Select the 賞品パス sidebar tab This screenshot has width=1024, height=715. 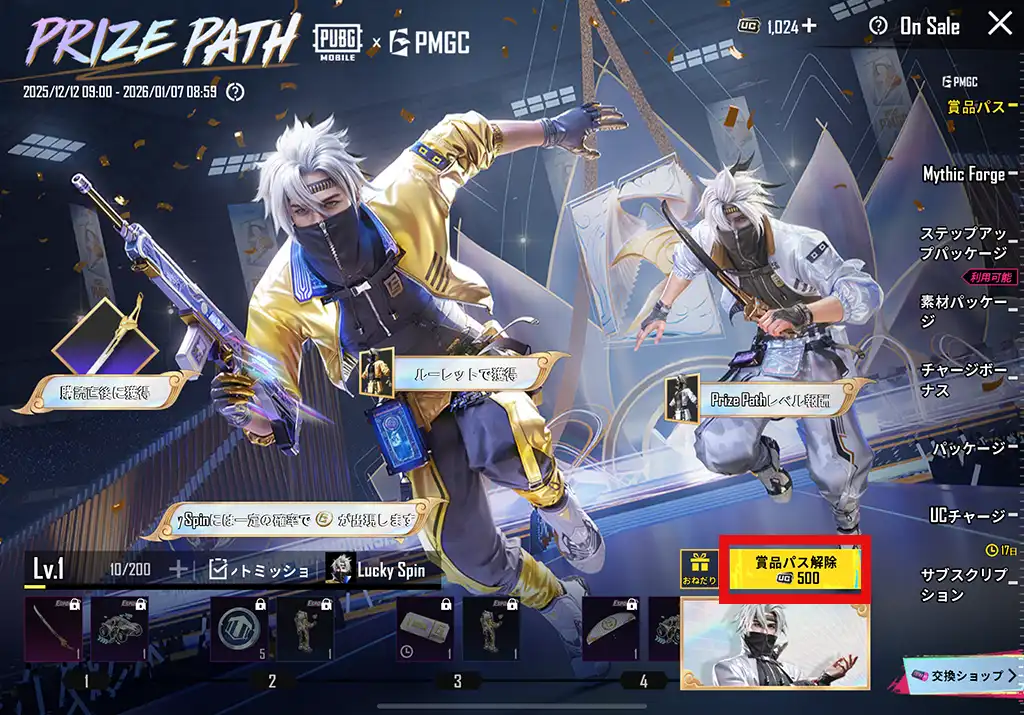click(975, 107)
